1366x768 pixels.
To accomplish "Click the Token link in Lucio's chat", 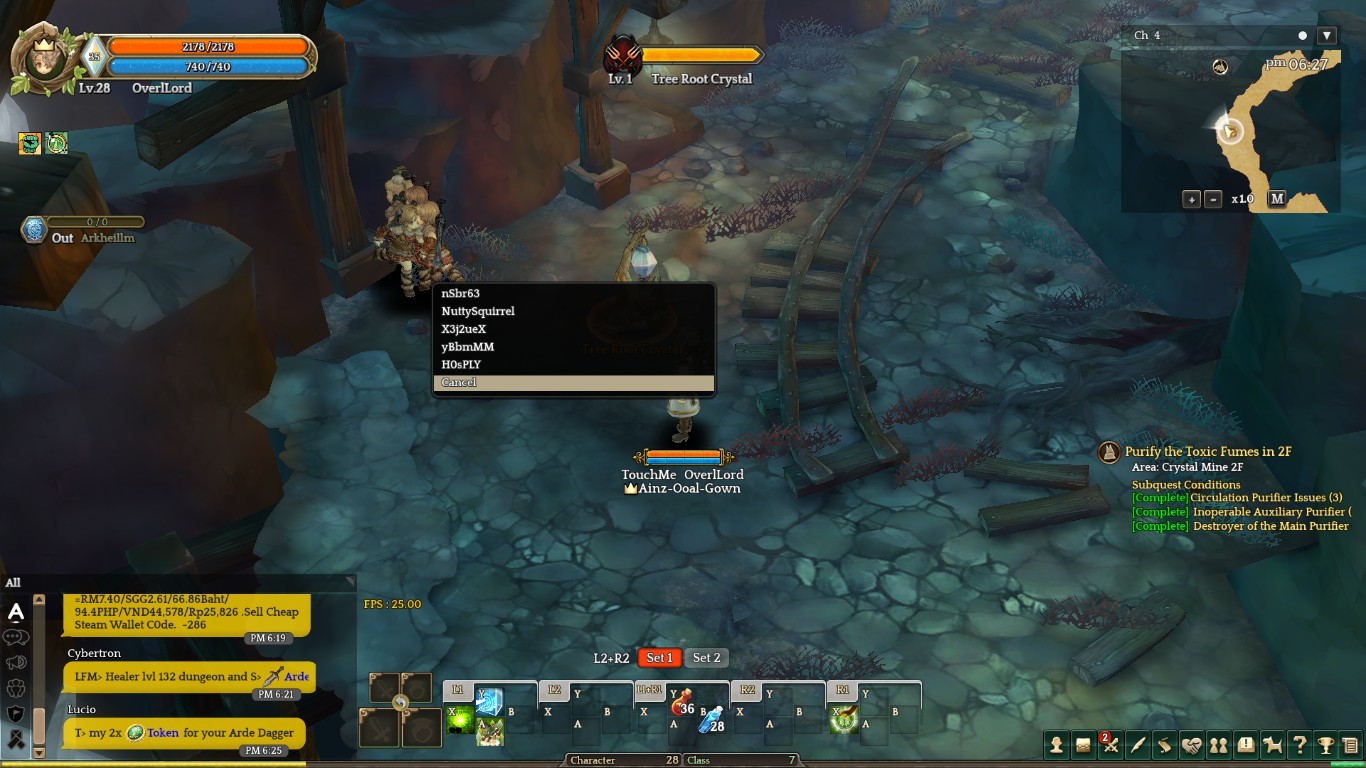I will click(162, 733).
